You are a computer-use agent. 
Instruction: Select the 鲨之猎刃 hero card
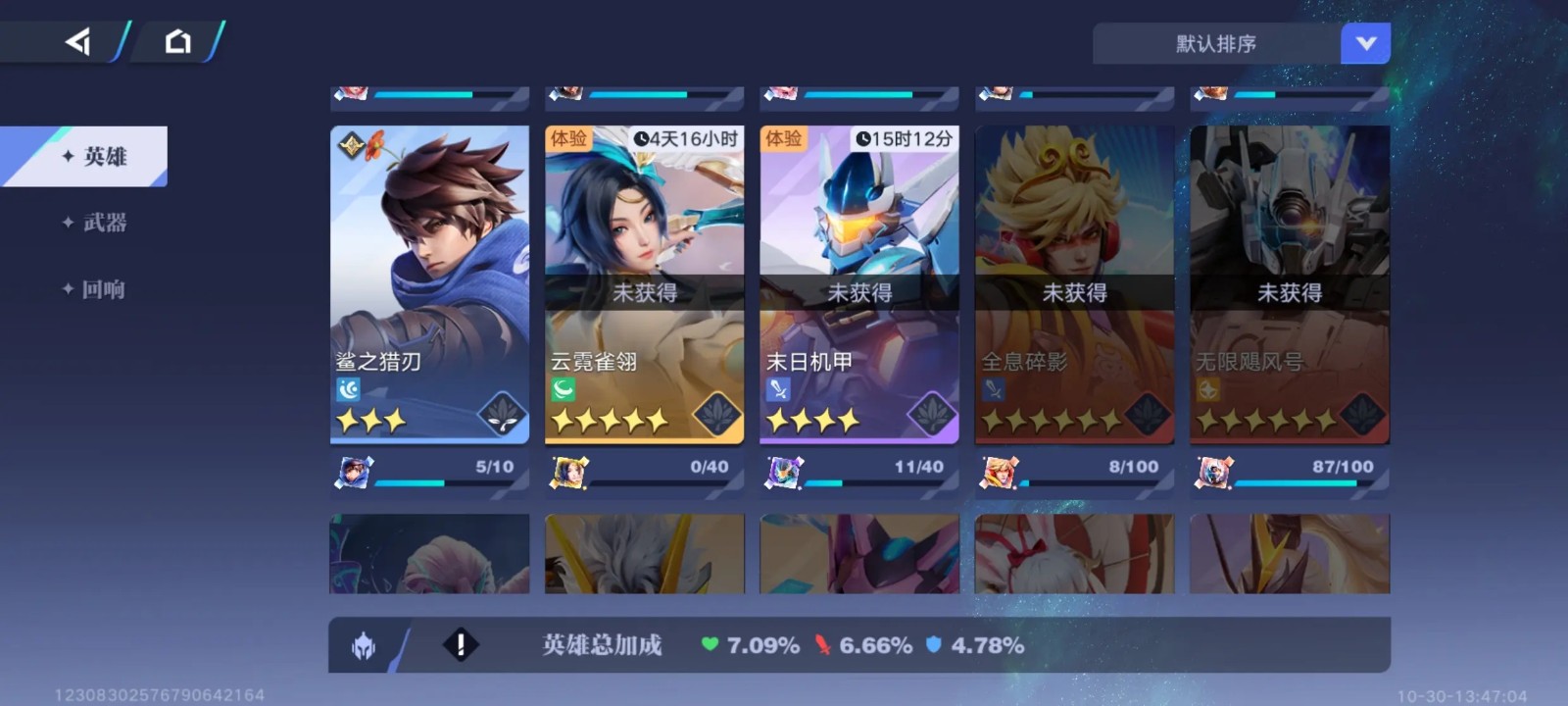[429, 284]
